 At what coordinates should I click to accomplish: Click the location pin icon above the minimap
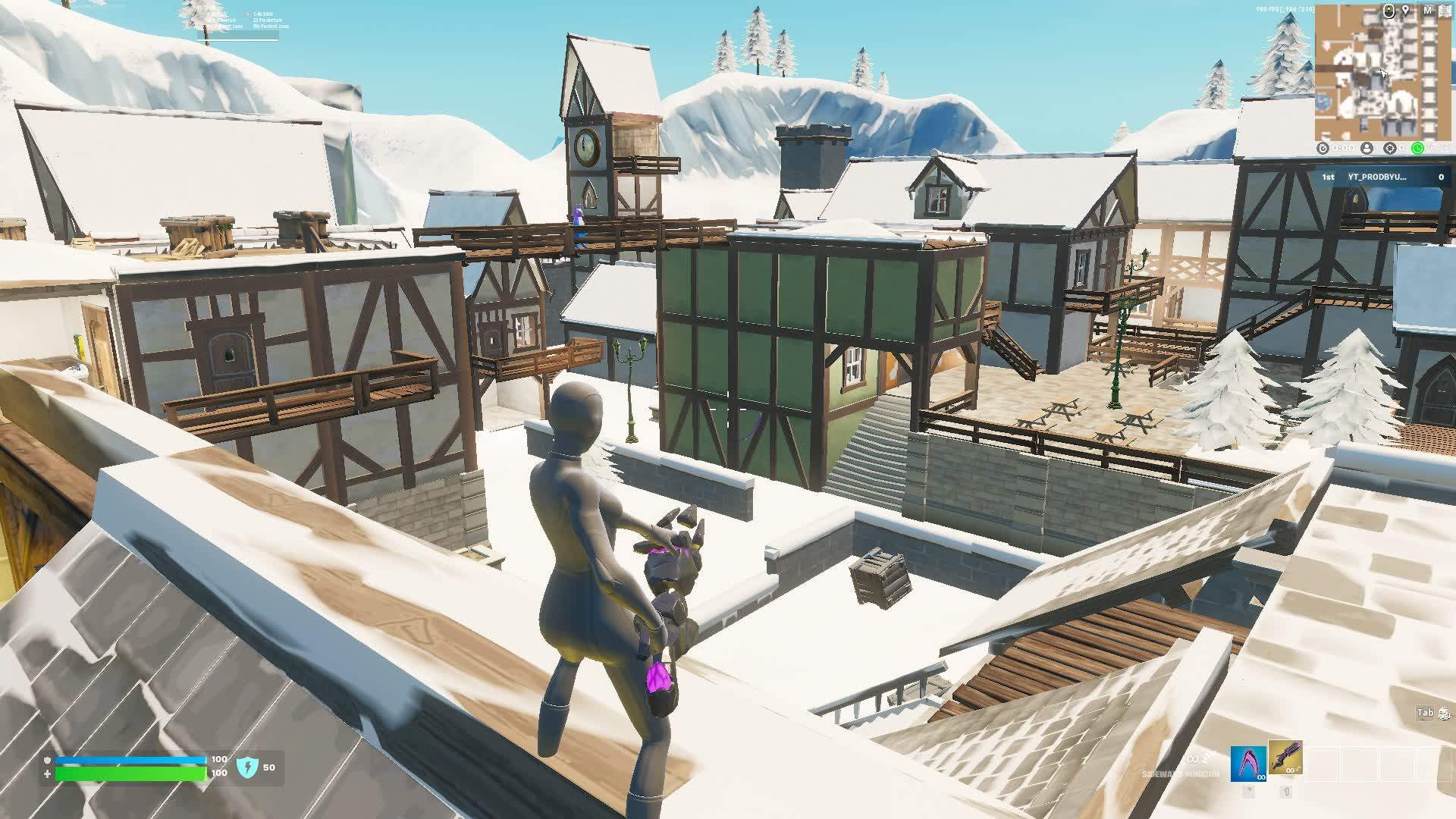[1405, 10]
